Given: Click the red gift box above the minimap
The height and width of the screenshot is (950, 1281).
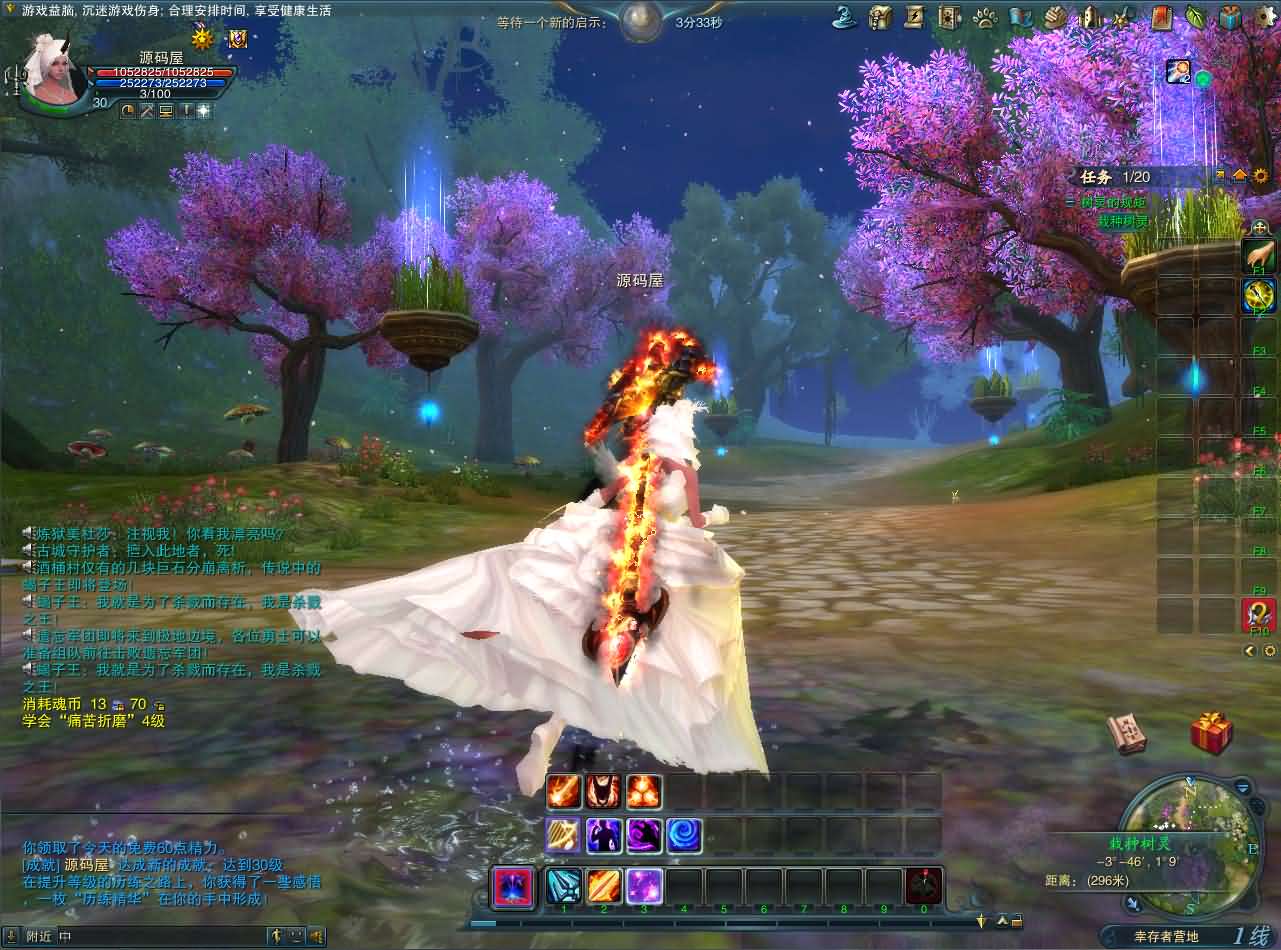Looking at the screenshot, I should pyautogui.click(x=1210, y=733).
